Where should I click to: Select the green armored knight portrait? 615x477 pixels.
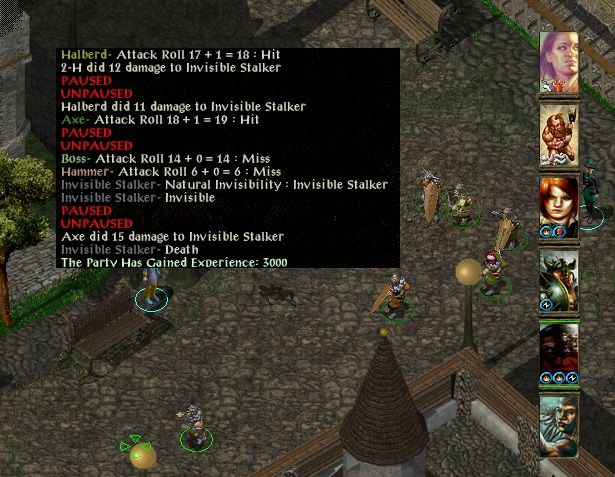click(560, 279)
